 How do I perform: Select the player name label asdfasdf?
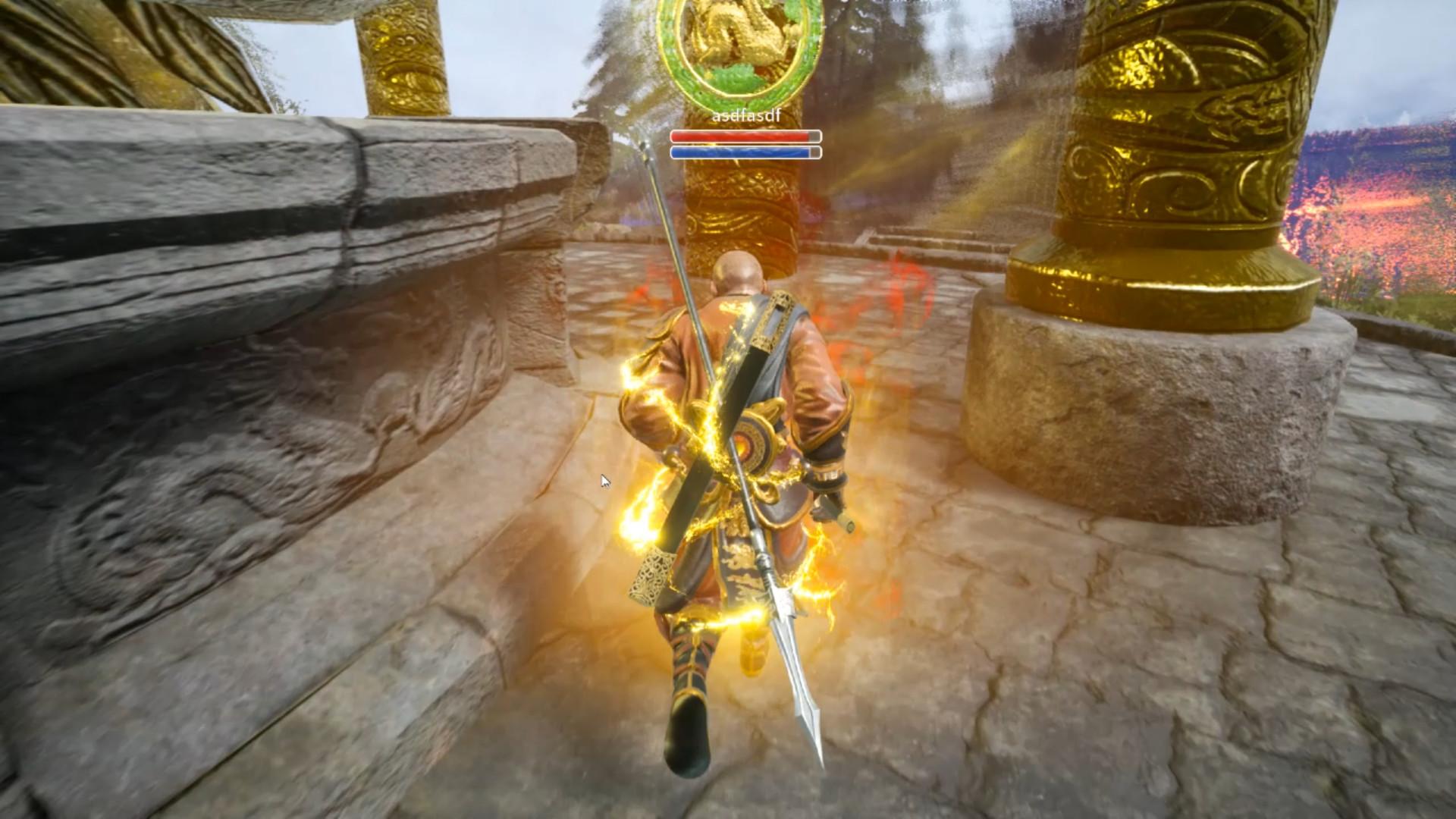pos(746,118)
